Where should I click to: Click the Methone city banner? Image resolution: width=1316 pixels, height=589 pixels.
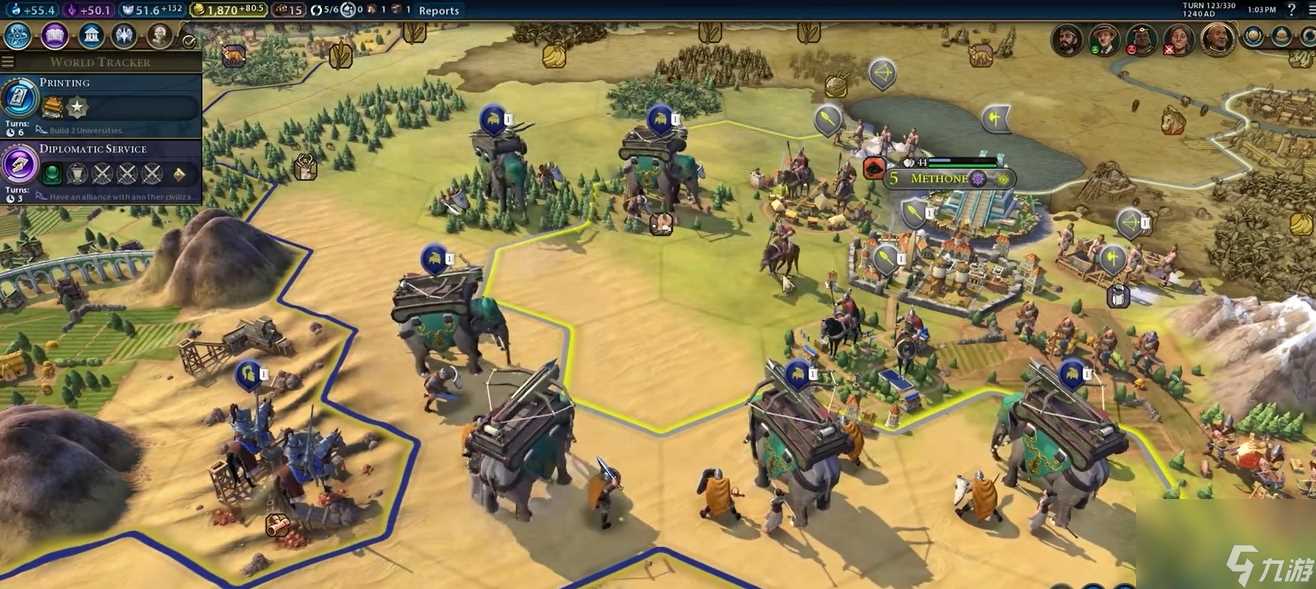click(x=938, y=179)
